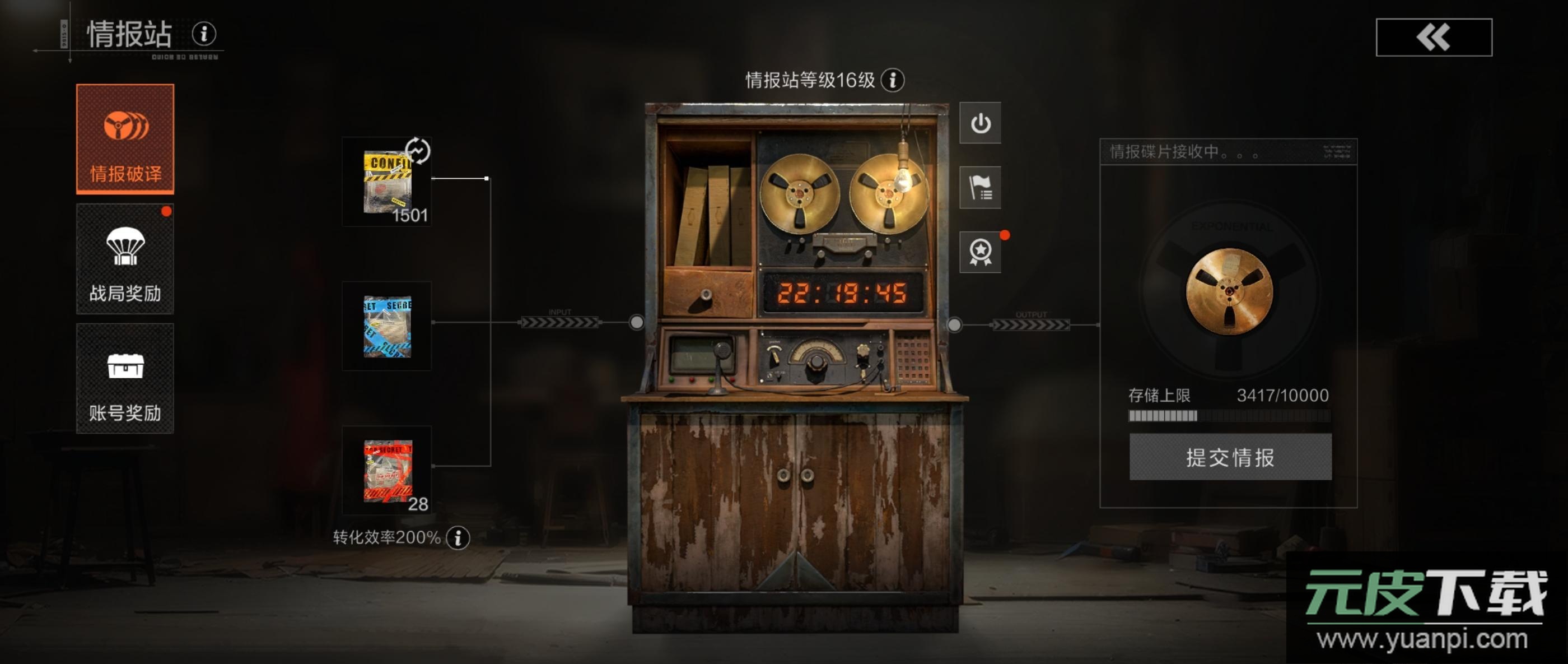Show info beside the 情报站 title

pyautogui.click(x=204, y=34)
